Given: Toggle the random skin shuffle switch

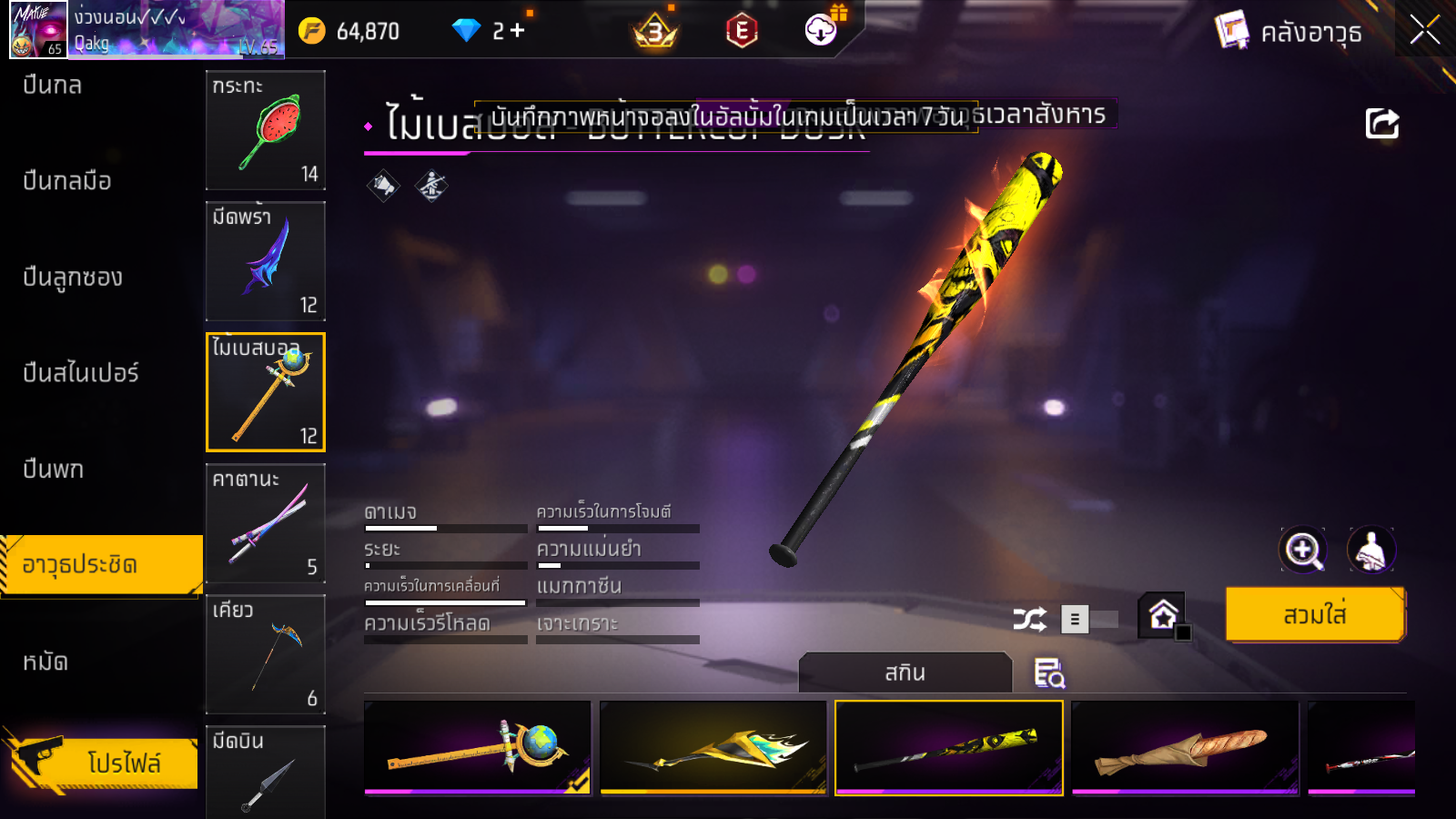Looking at the screenshot, I should (x=1090, y=620).
